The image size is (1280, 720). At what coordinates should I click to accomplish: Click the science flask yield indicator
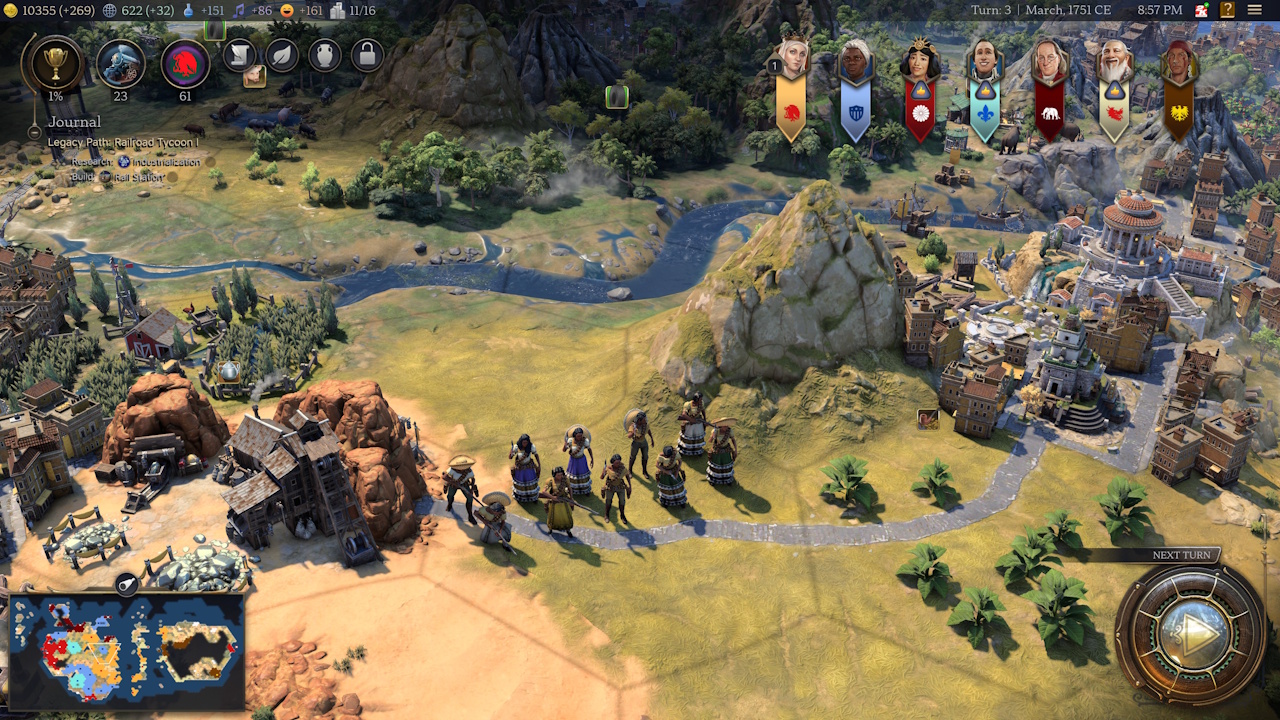187,10
